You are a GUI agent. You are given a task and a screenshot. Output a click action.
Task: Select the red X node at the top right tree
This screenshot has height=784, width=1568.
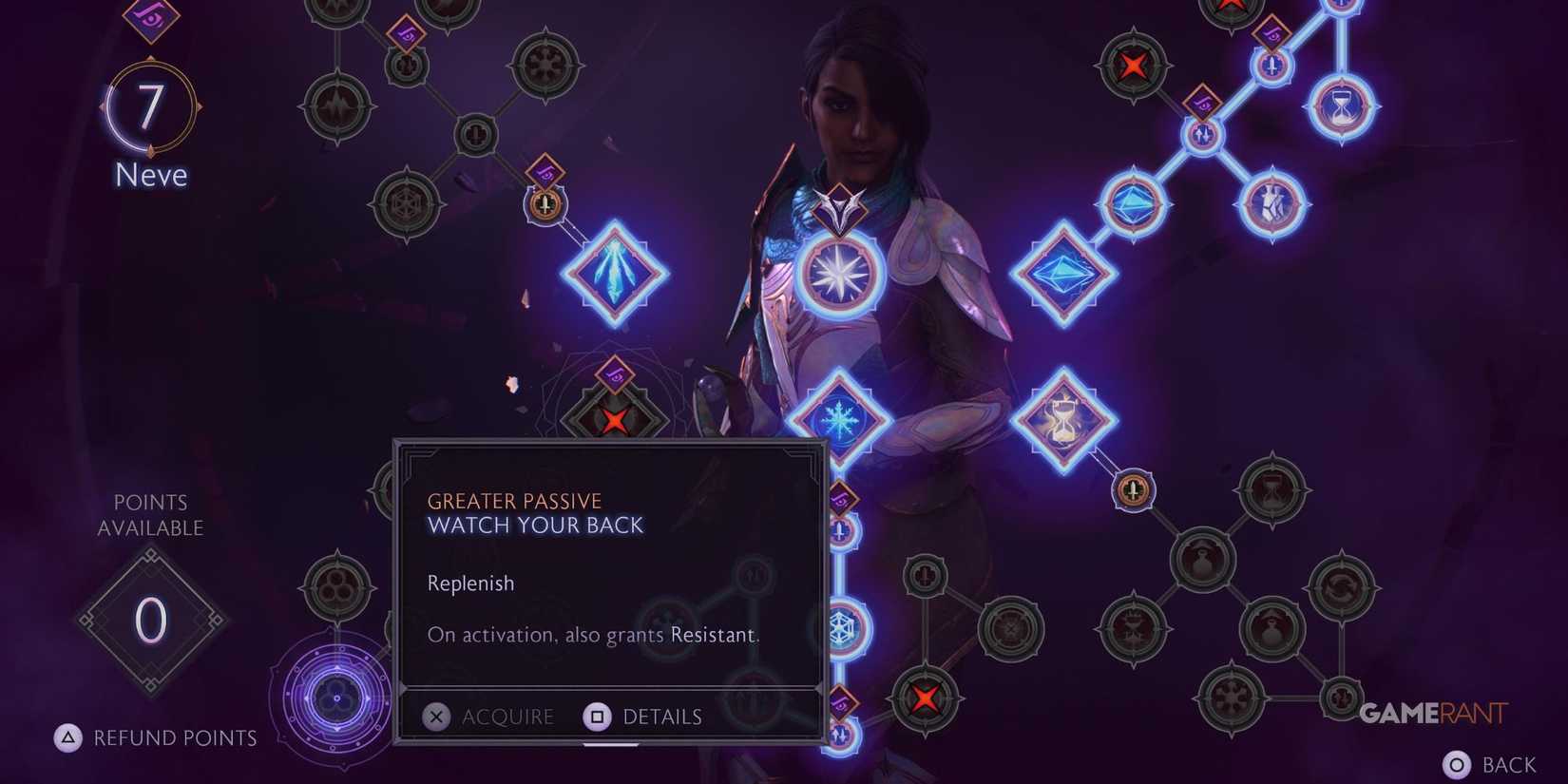[1134, 67]
